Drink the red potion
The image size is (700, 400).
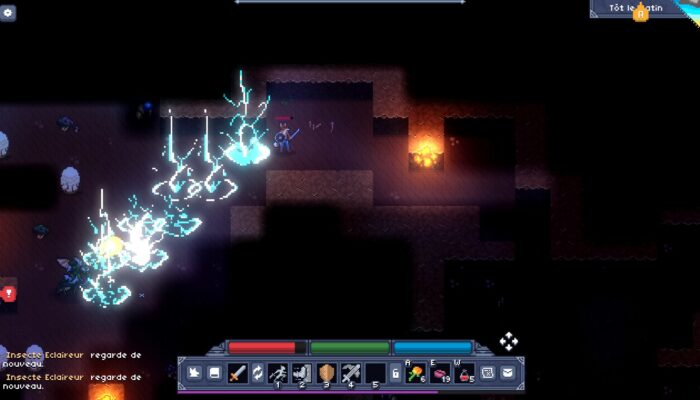(x=464, y=373)
